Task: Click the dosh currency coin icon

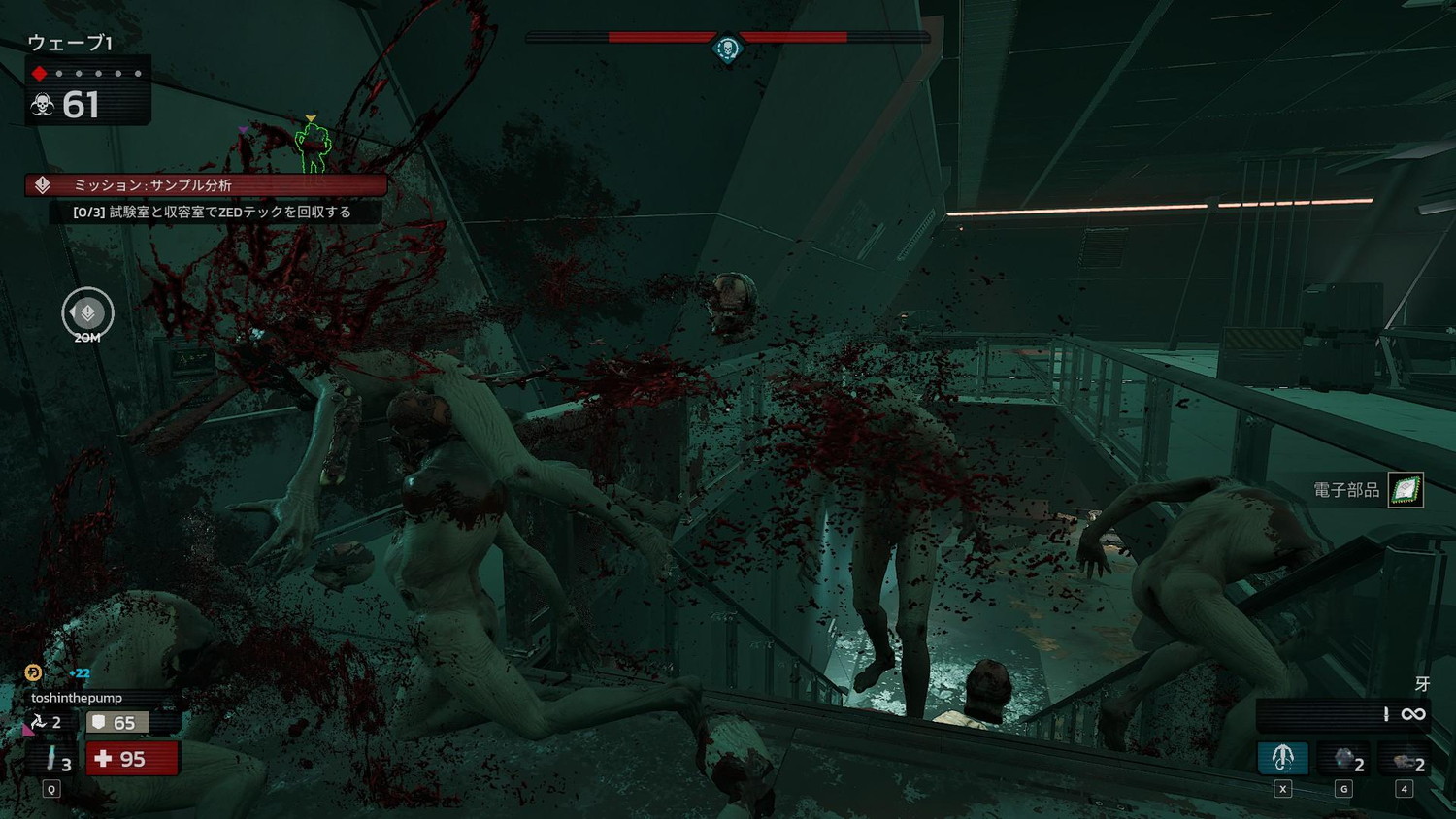Action: tap(33, 672)
